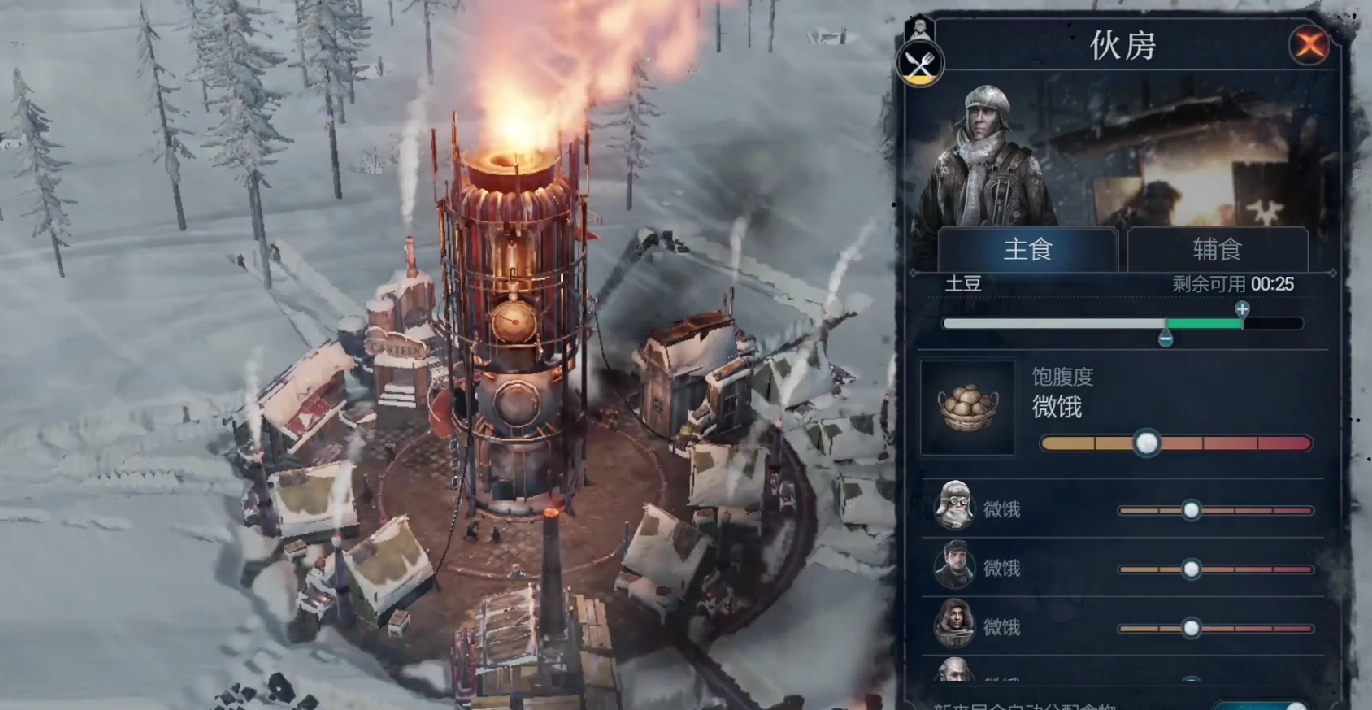Click the minus button on the potato bar

[x=1165, y=339]
